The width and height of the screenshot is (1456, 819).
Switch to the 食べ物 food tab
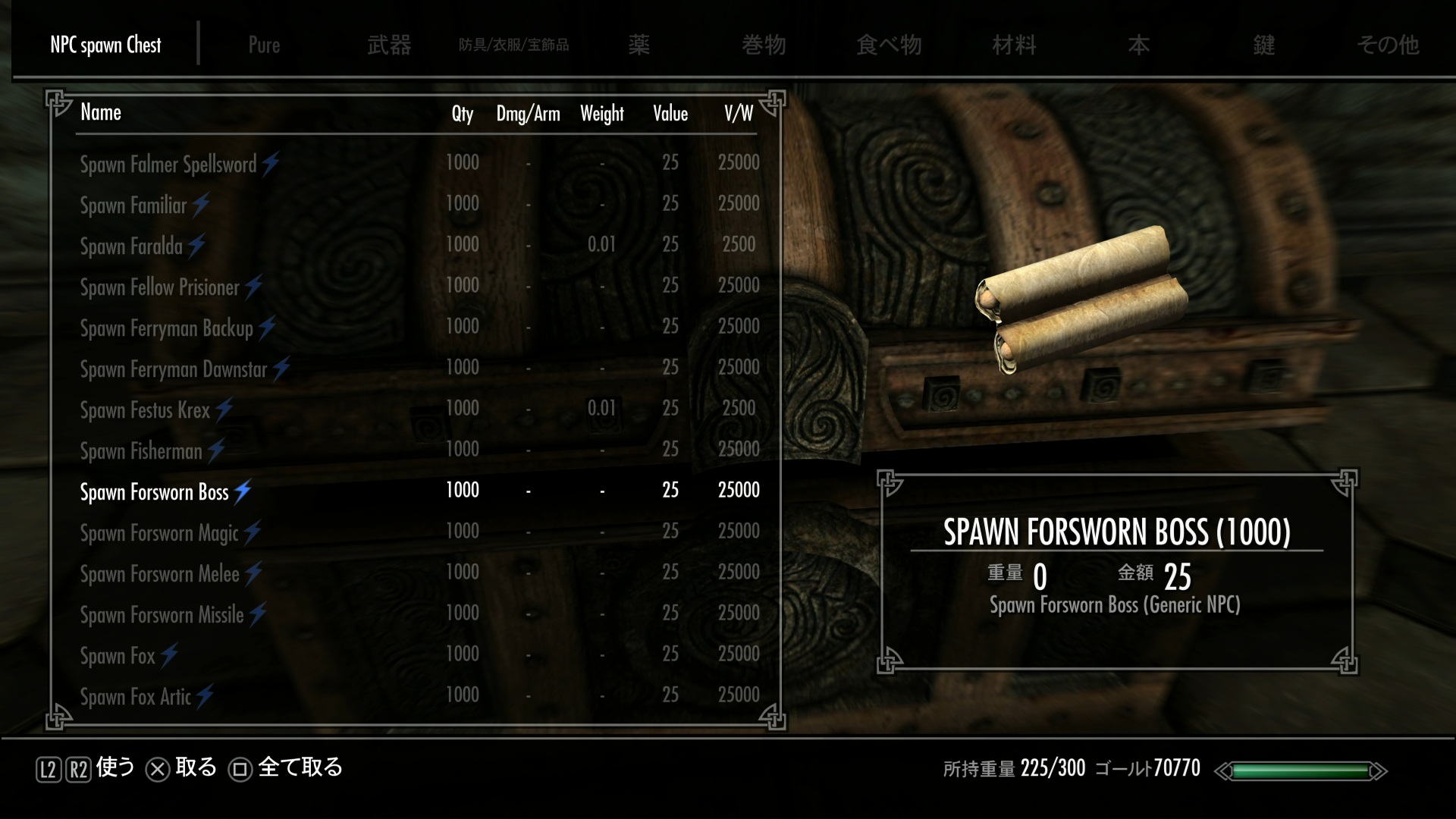889,45
